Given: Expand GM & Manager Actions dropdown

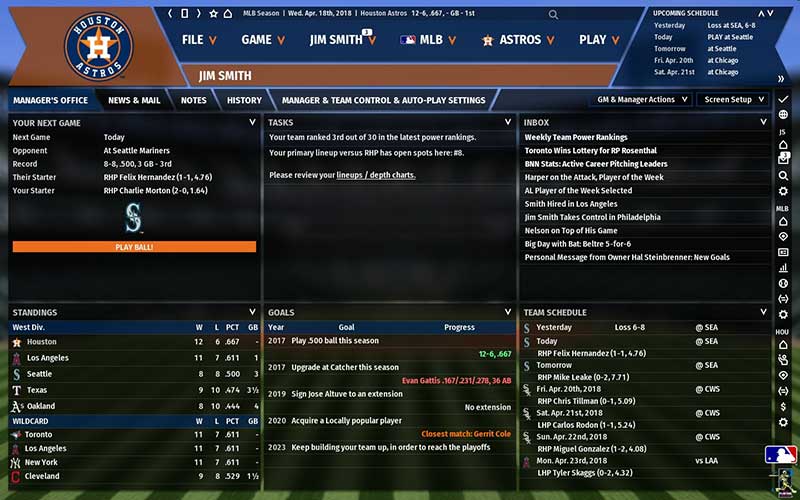Looking at the screenshot, I should 643,100.
